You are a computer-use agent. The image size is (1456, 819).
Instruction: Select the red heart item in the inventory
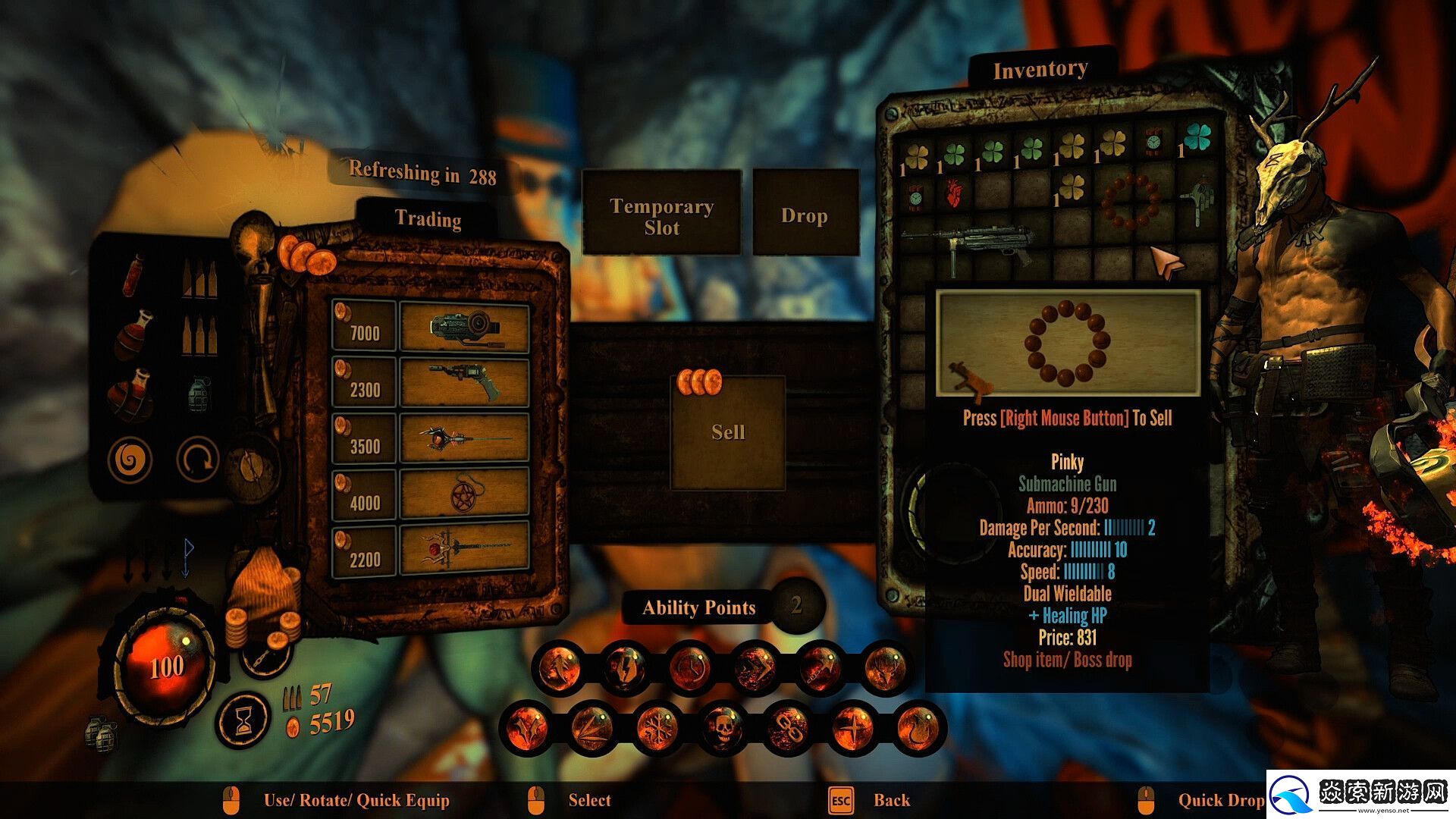954,195
